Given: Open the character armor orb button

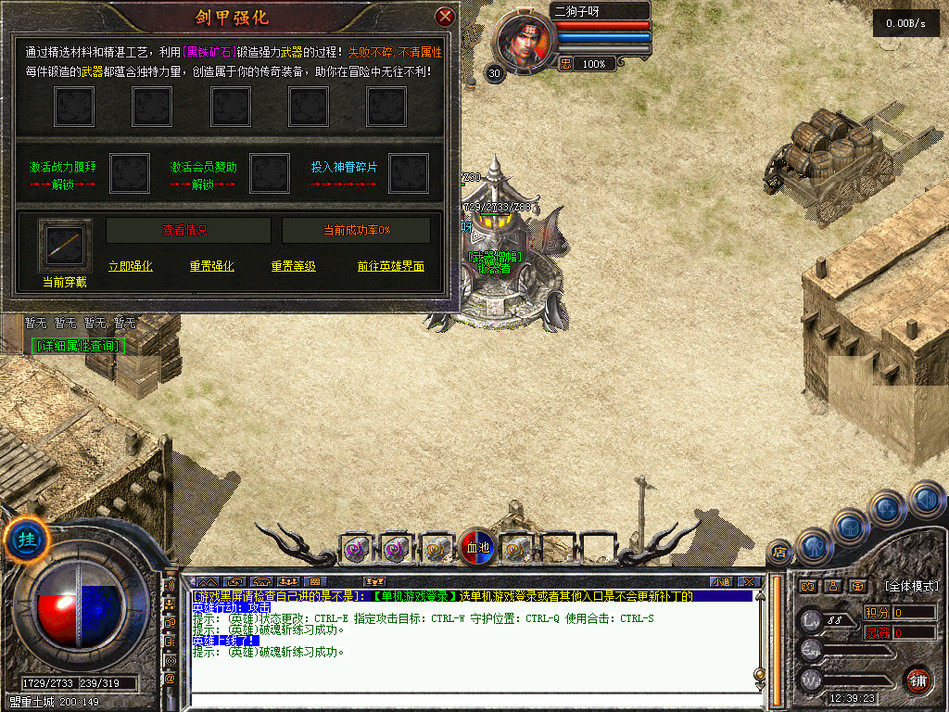Looking at the screenshot, I should pos(816,546).
